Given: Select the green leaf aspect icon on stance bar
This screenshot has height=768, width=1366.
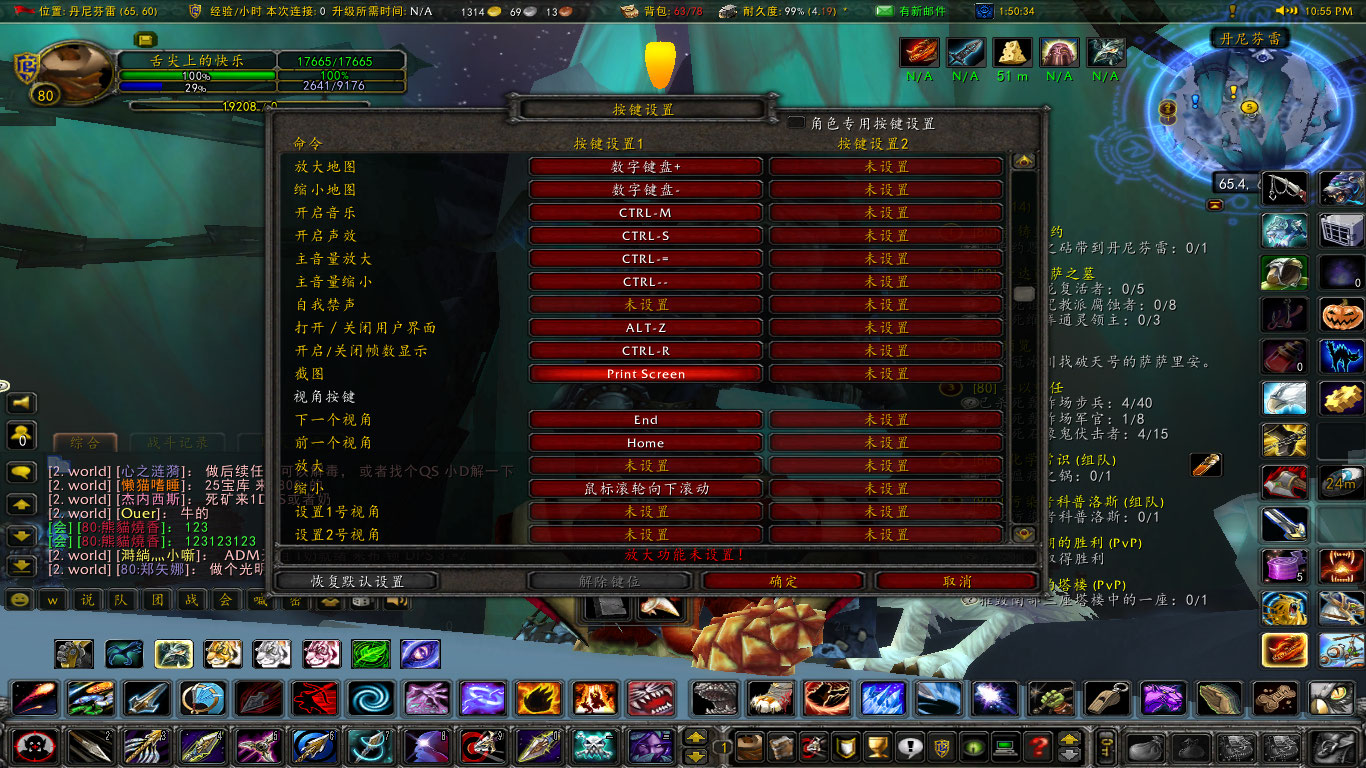Looking at the screenshot, I should pyautogui.click(x=371, y=654).
